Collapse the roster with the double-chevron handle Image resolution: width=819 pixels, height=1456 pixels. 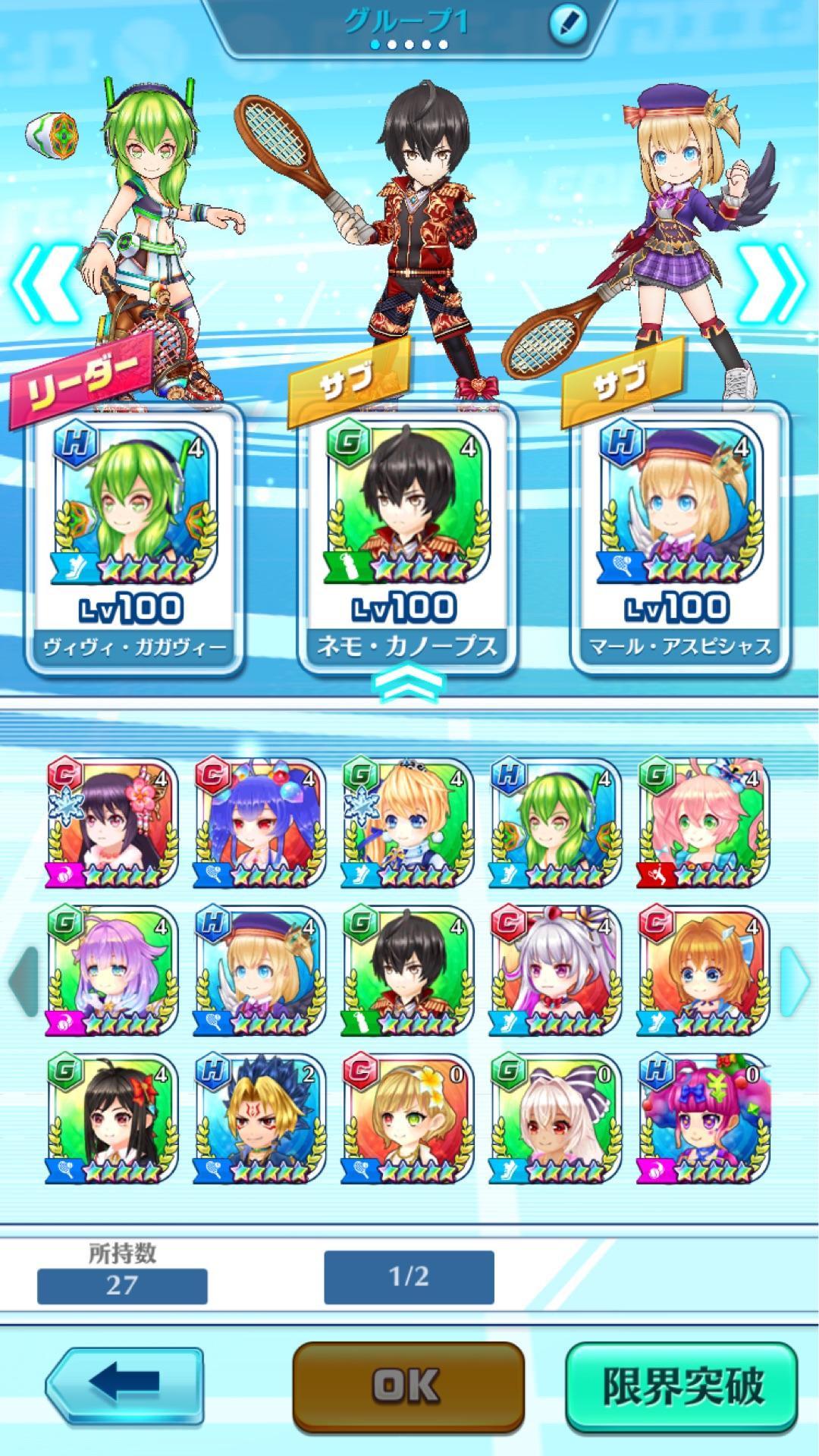tap(409, 680)
